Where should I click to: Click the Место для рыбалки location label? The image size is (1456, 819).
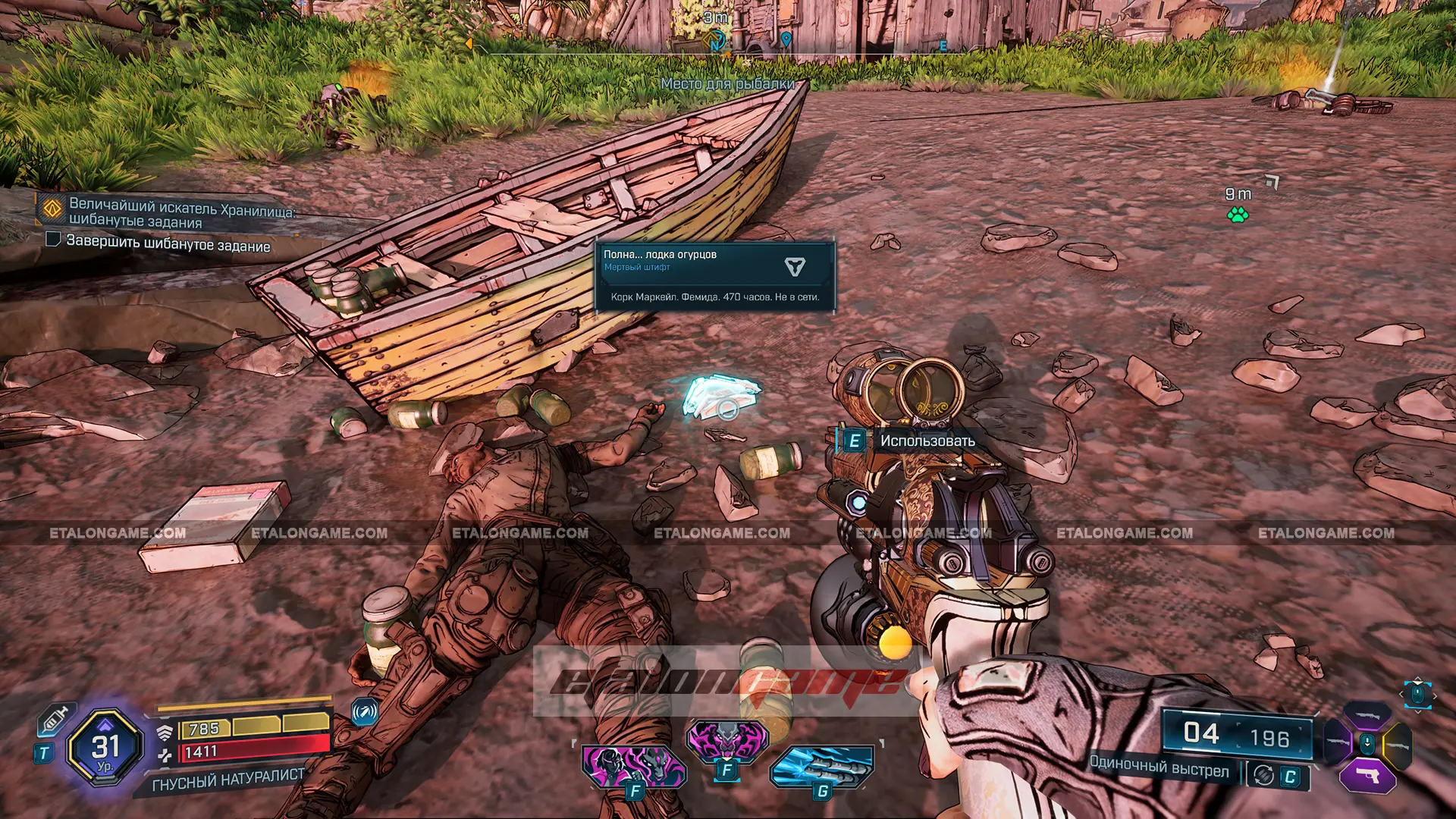tap(727, 83)
